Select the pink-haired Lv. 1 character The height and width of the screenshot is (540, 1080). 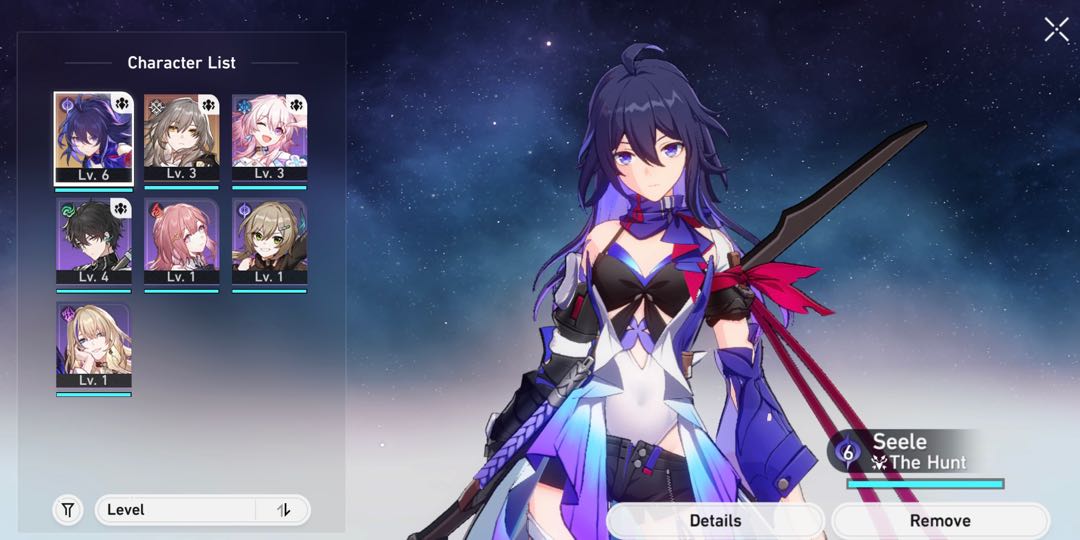point(181,242)
